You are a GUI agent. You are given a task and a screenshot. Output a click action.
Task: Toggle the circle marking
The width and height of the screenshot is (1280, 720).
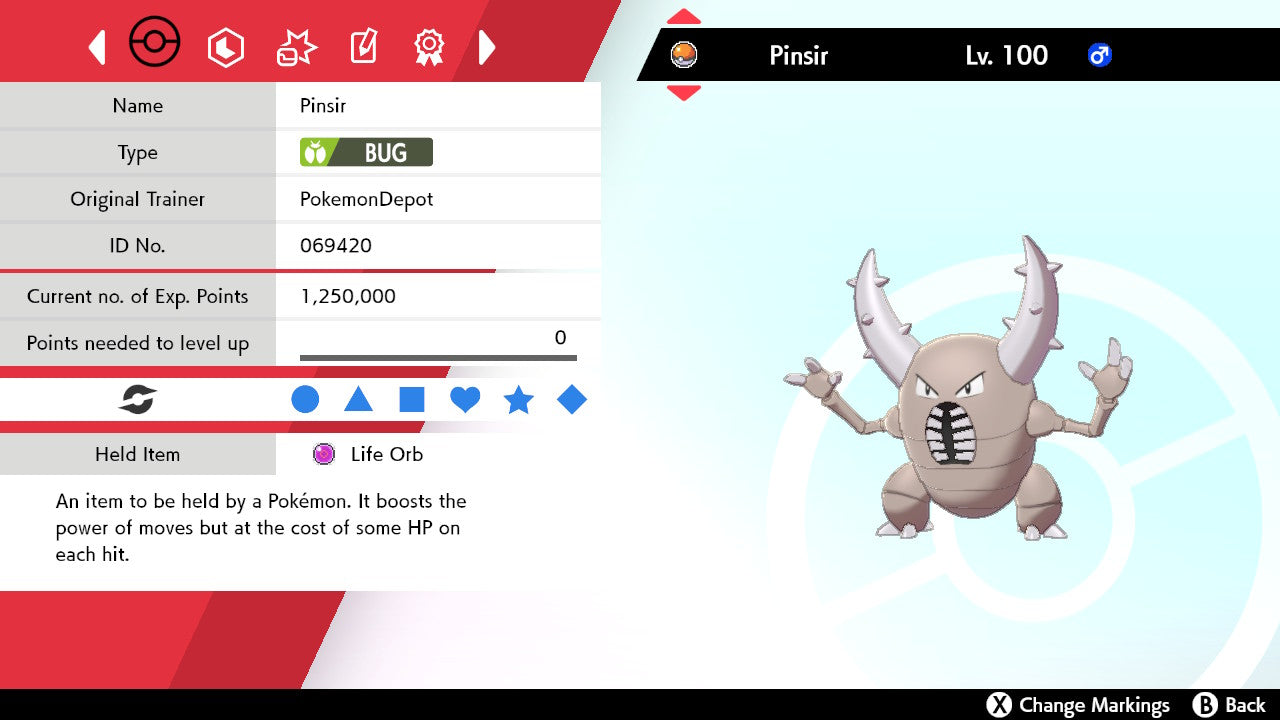(x=305, y=400)
